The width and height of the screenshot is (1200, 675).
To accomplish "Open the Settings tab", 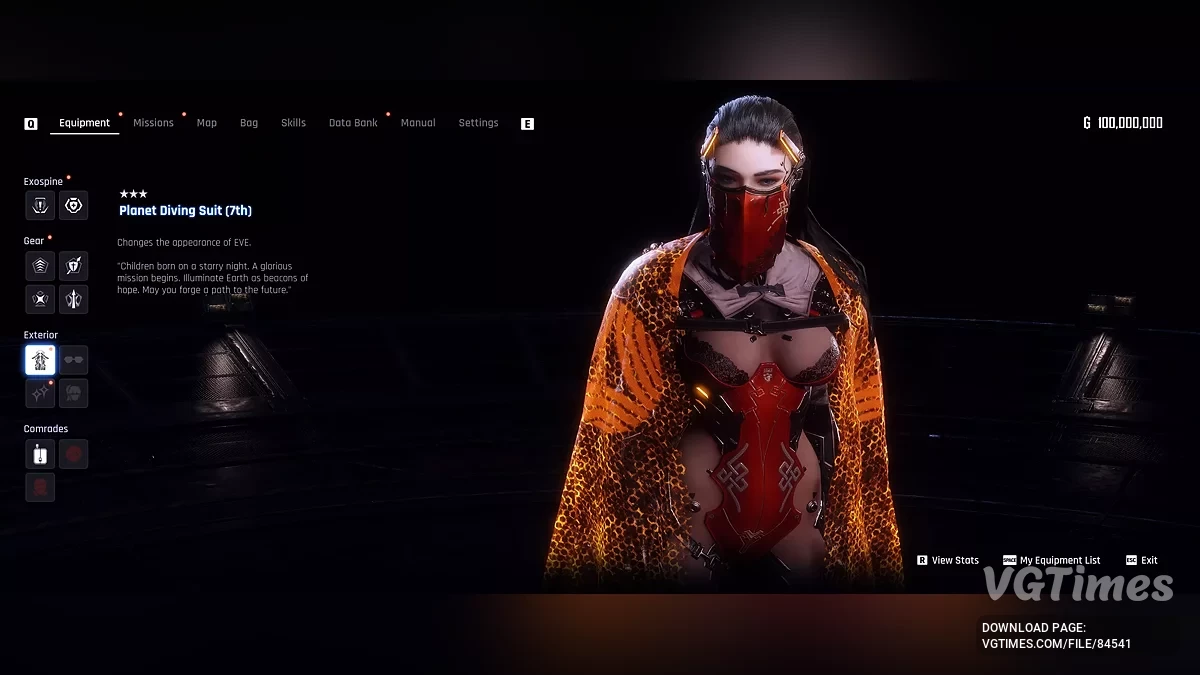I will click(478, 123).
